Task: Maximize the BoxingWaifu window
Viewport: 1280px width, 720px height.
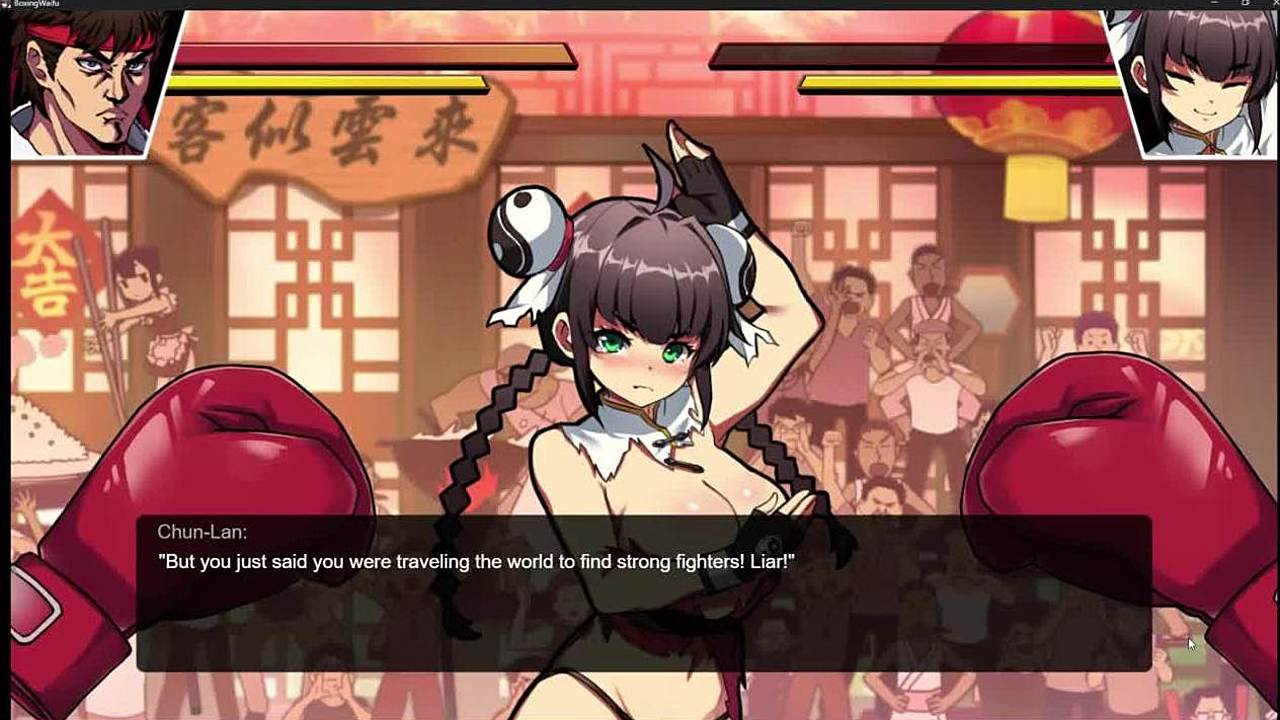Action: tap(1245, 4)
